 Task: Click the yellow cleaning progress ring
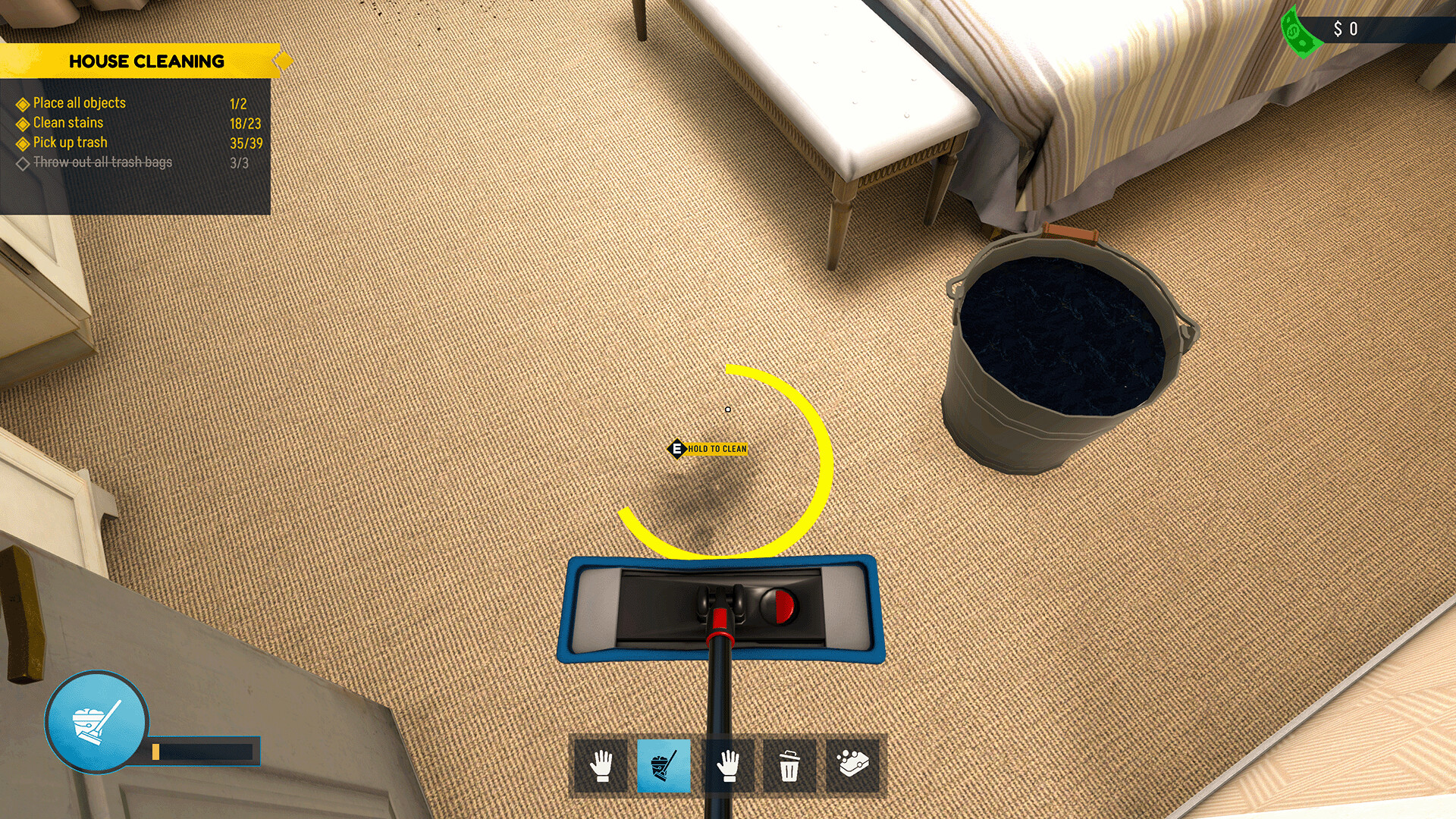(x=821, y=455)
